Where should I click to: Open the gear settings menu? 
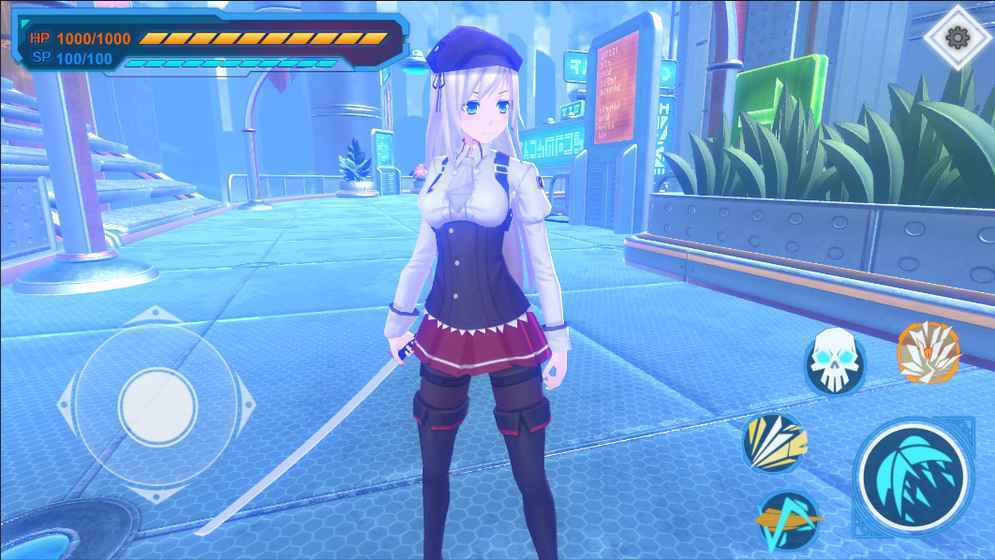click(x=957, y=39)
